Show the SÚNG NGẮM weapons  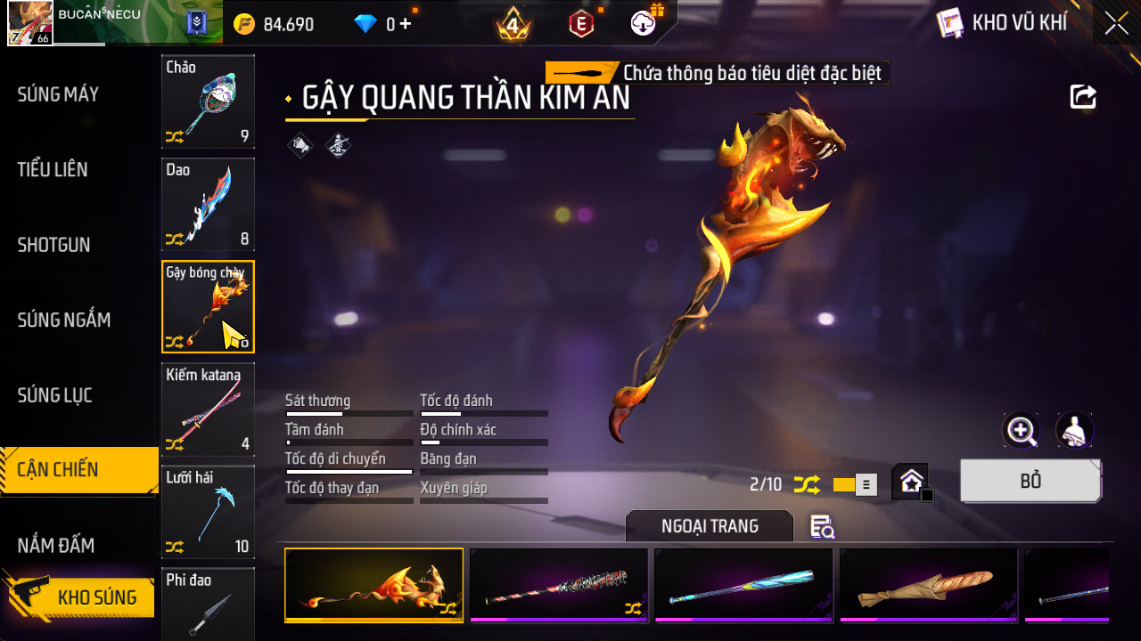tap(64, 320)
